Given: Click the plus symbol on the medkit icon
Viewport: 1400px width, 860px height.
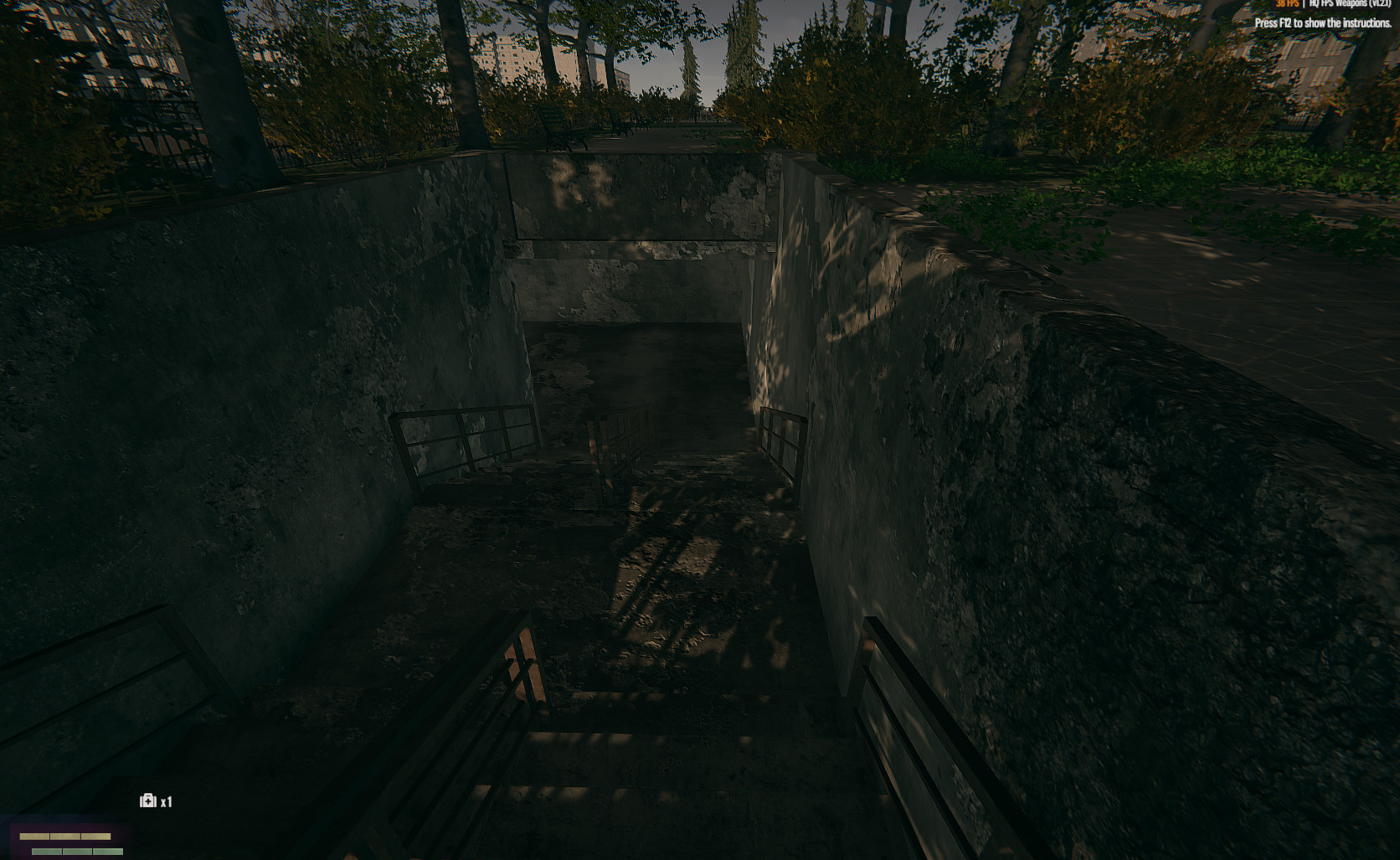Looking at the screenshot, I should (148, 801).
